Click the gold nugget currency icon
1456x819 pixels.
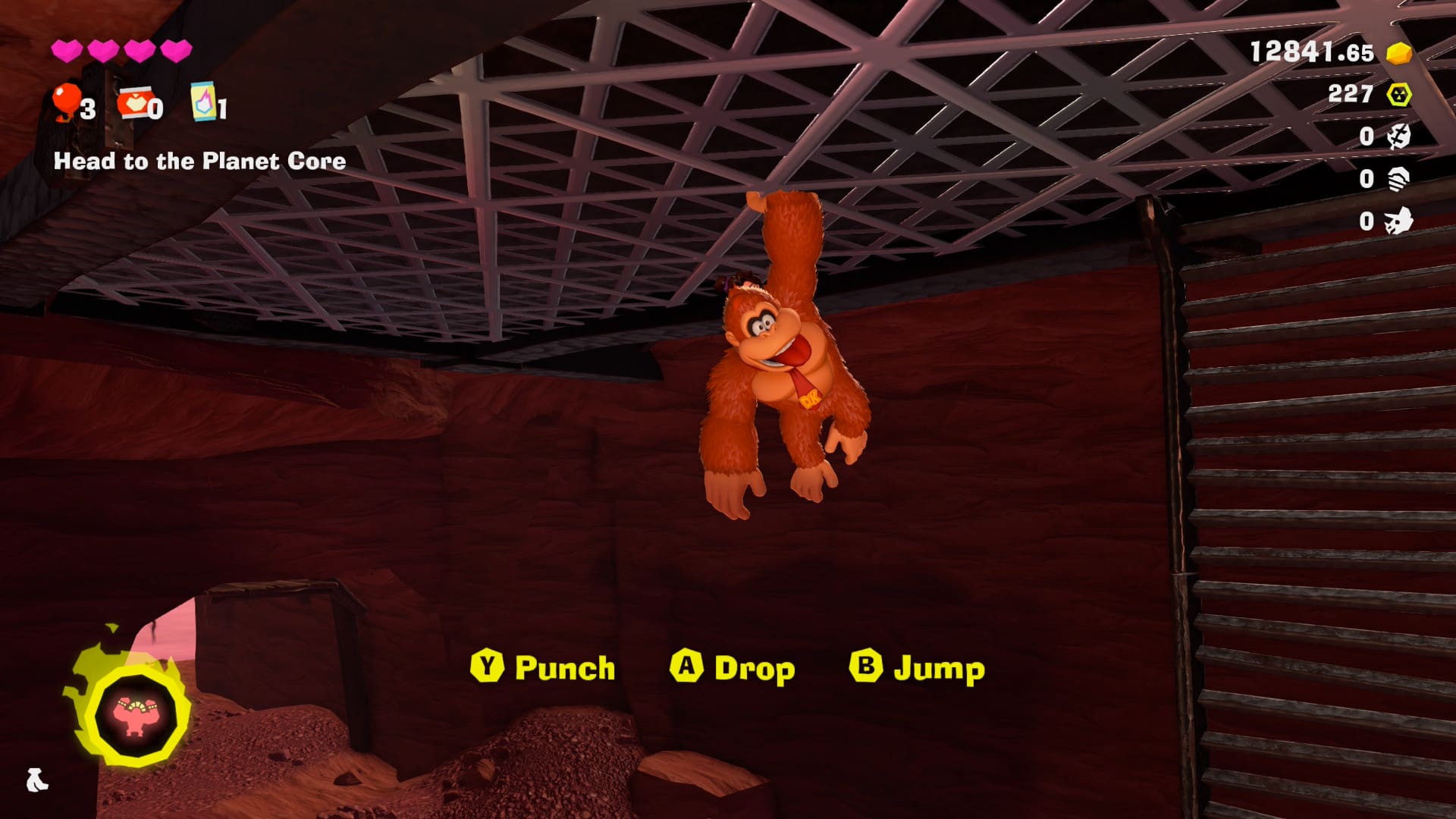point(1398,53)
